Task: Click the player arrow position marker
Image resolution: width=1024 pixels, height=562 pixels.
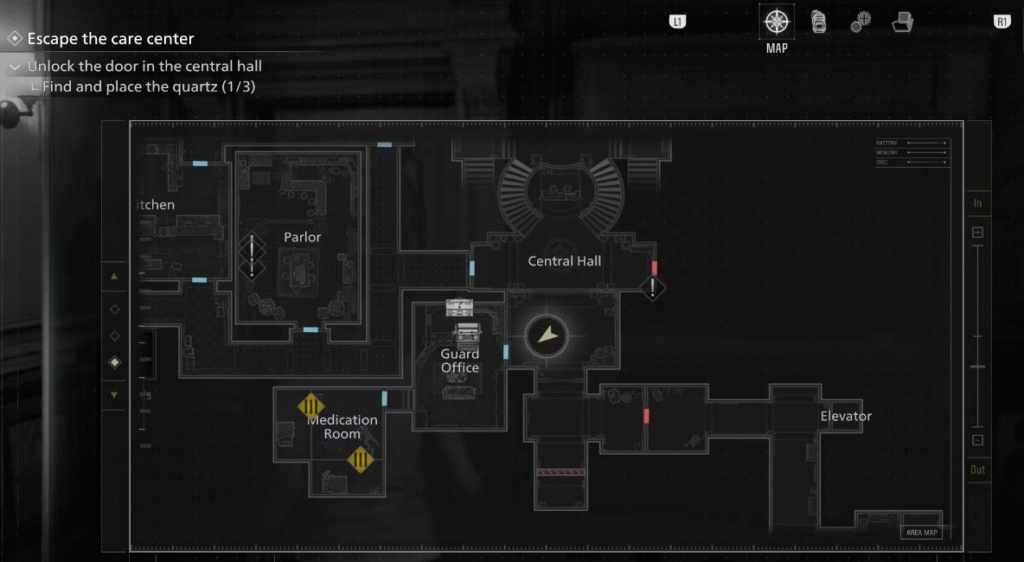Action: pyautogui.click(x=547, y=336)
